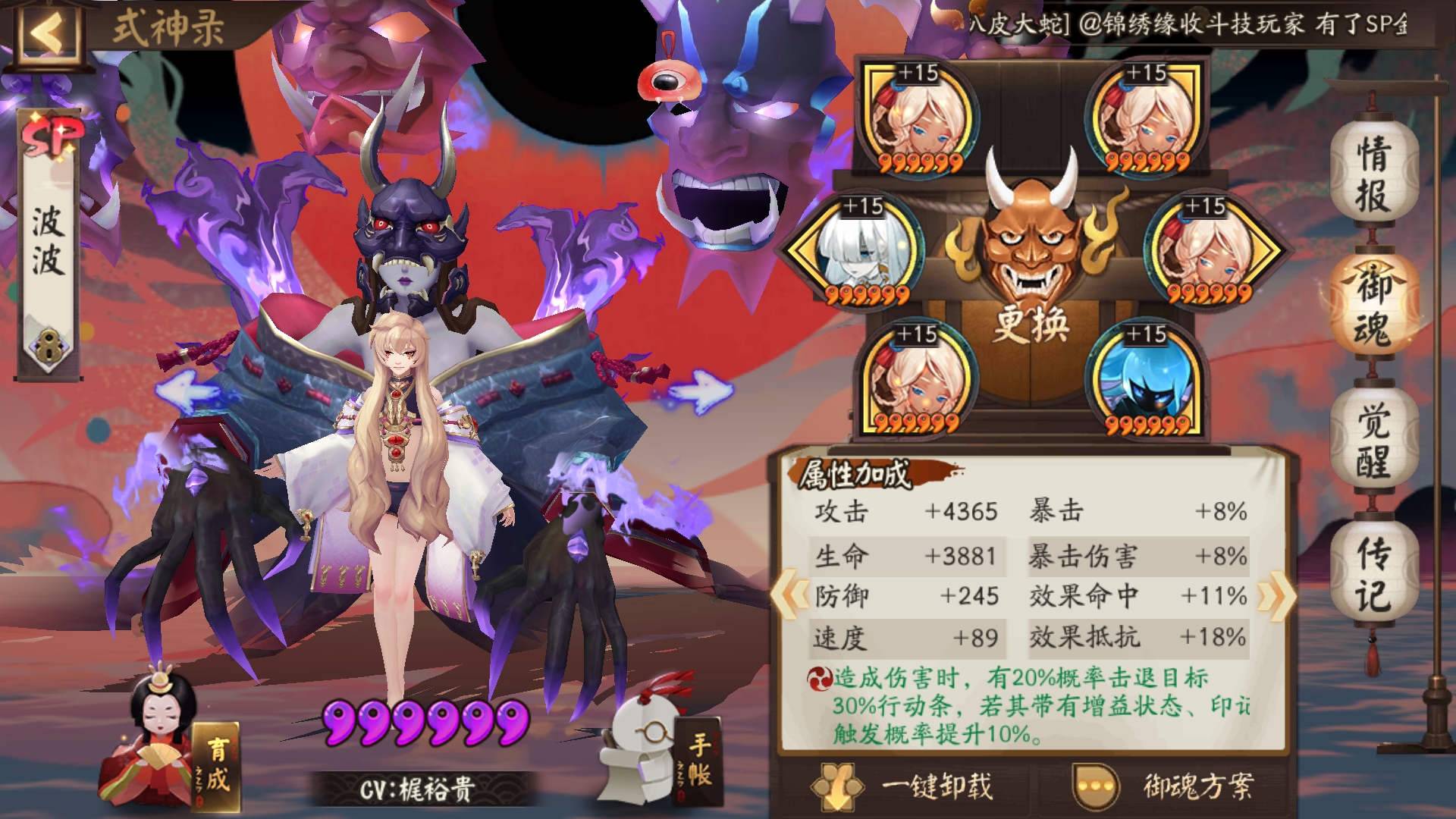1456x819 pixels.
Task: Click the yellow arrow icon on 一键卸载
Action: (x=839, y=786)
